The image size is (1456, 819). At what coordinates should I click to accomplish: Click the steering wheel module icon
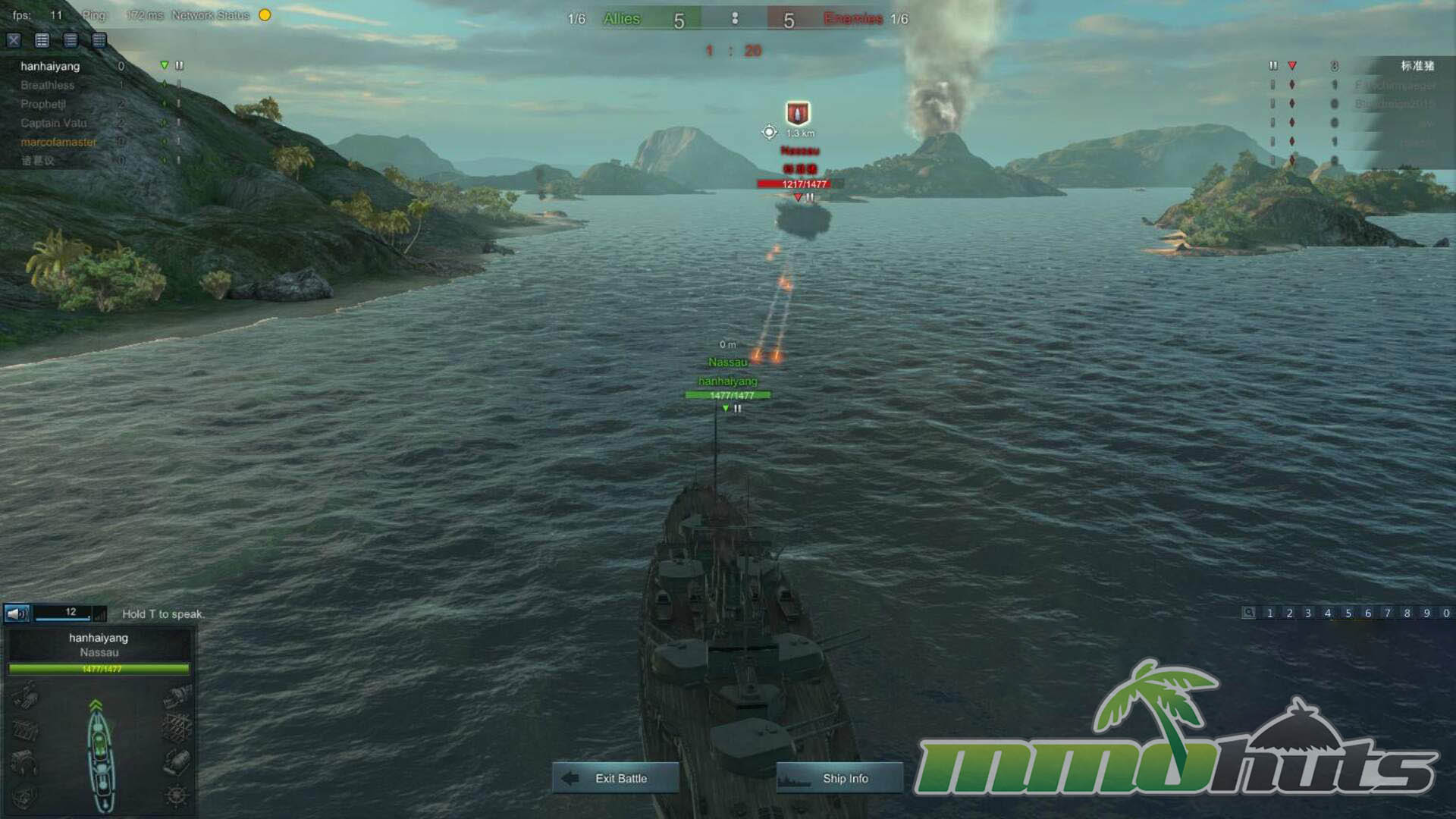[176, 795]
